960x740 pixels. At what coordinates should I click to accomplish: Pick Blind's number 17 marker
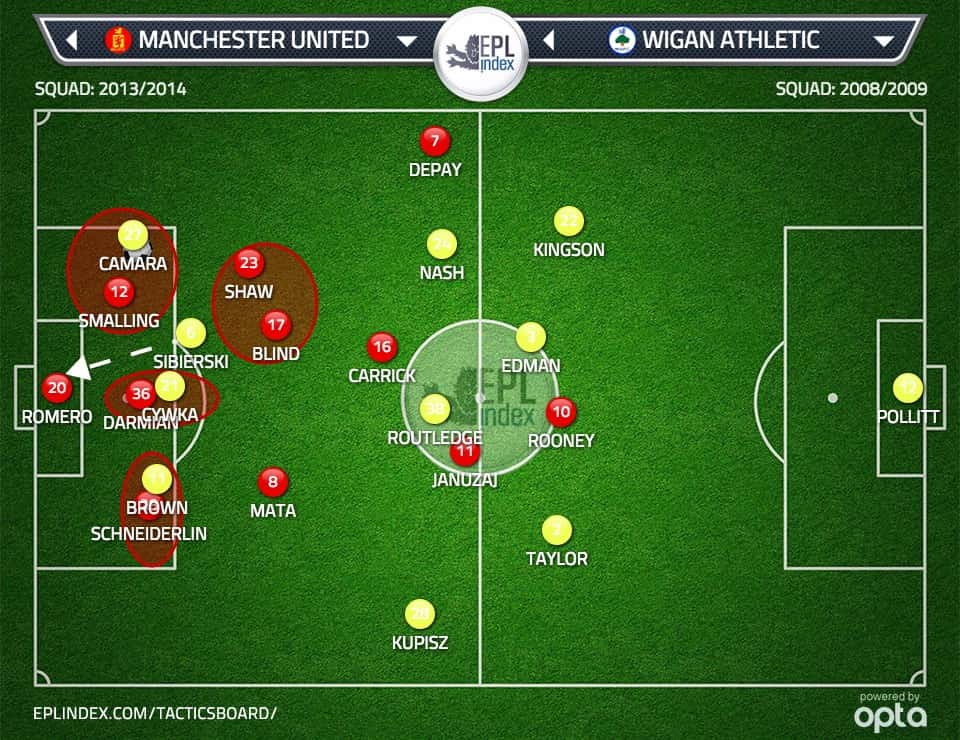point(276,325)
